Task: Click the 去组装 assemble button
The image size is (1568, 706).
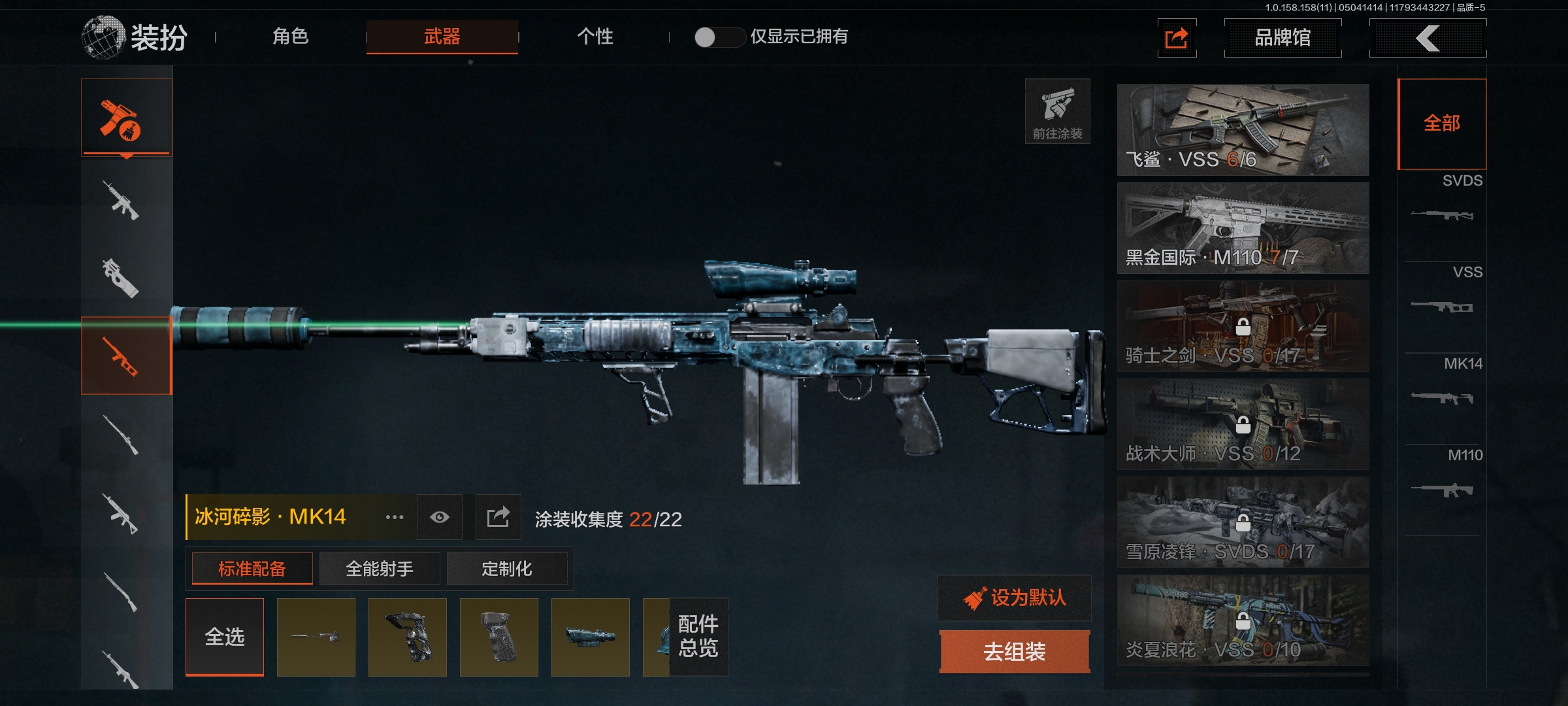Action: click(1015, 651)
